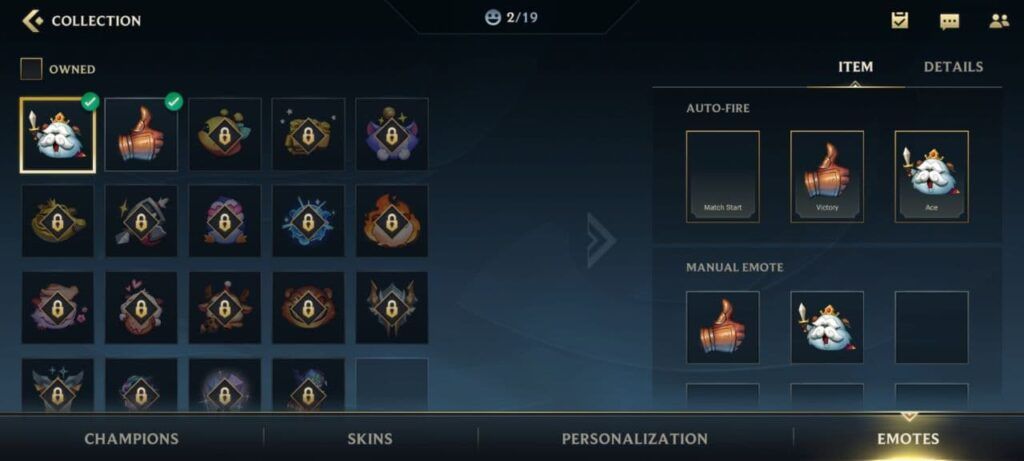Select the Emotes tab
The image size is (1024, 461).
(908, 438)
